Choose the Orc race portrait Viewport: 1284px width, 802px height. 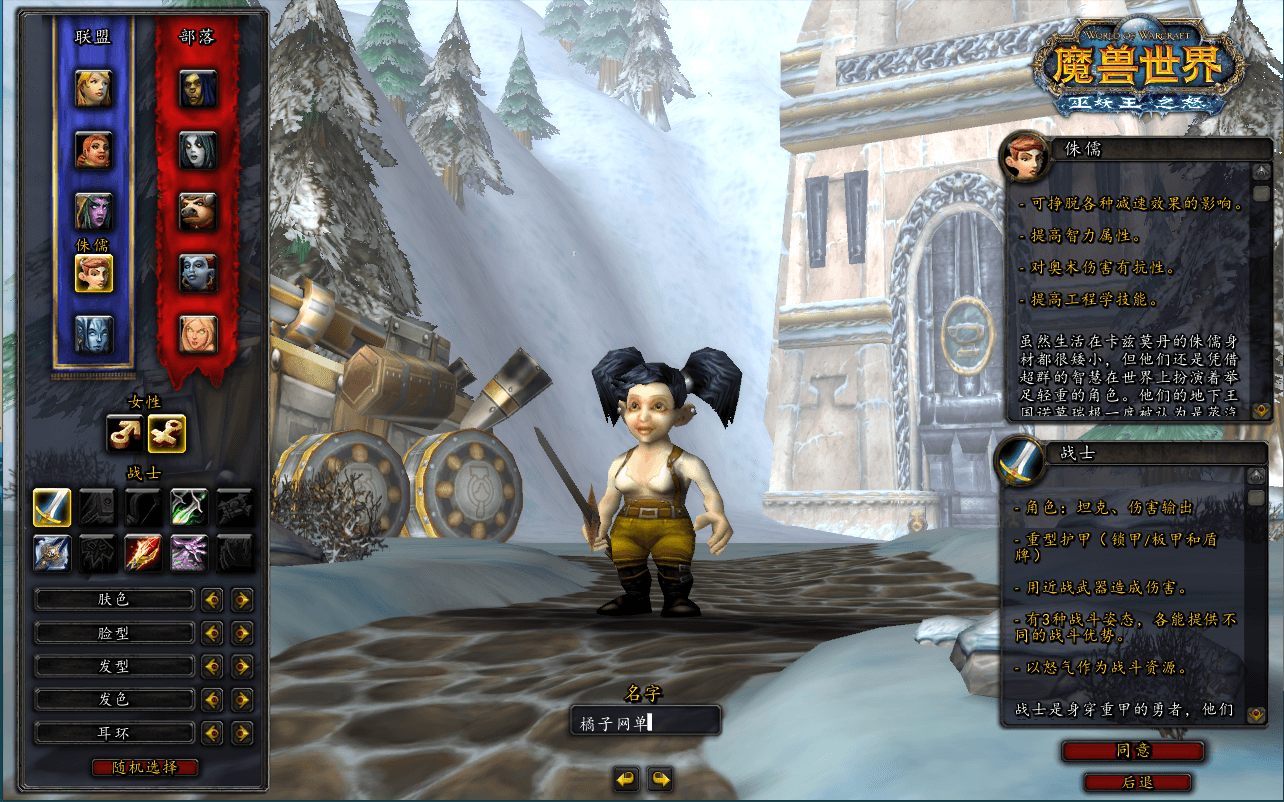198,89
